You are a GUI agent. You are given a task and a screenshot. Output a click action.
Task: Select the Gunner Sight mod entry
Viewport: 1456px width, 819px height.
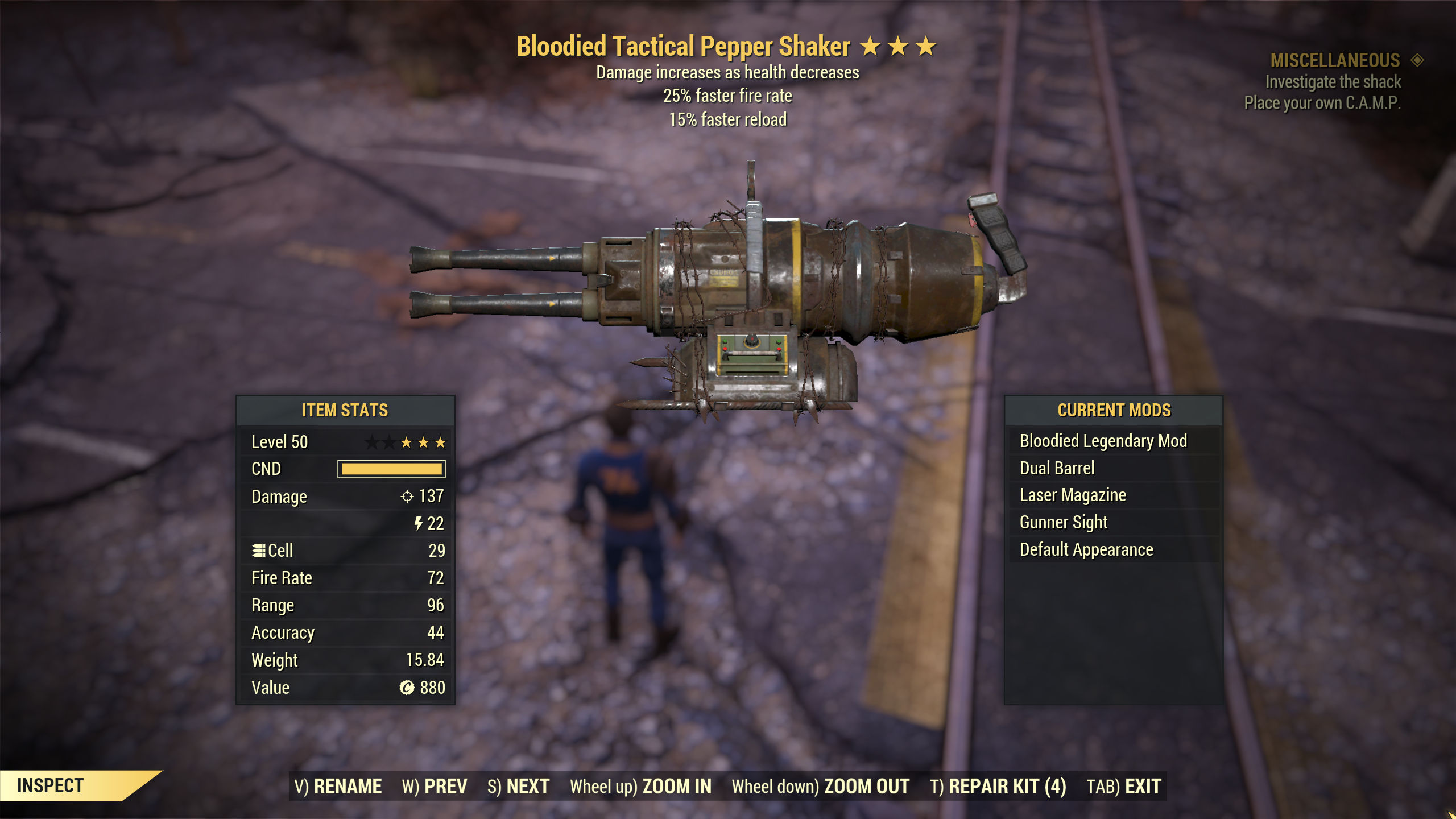[x=1062, y=522]
